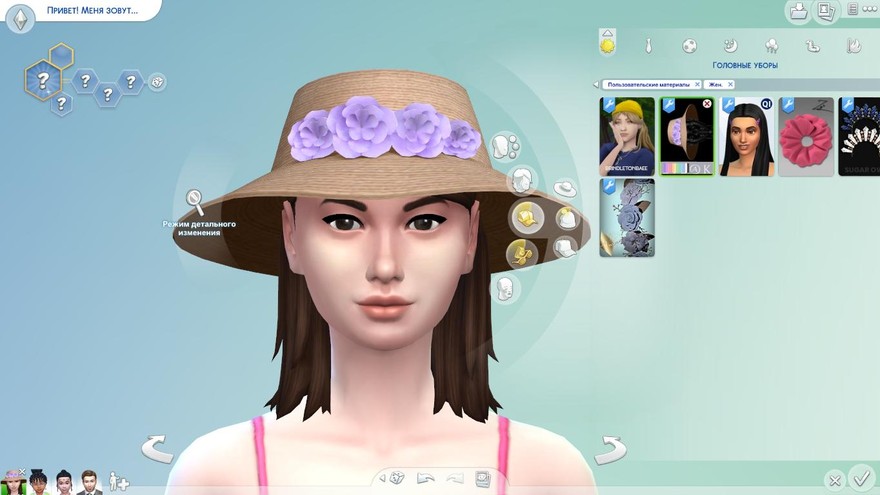Confirm the Sim with the checkmark button
The image size is (880, 495).
click(859, 477)
